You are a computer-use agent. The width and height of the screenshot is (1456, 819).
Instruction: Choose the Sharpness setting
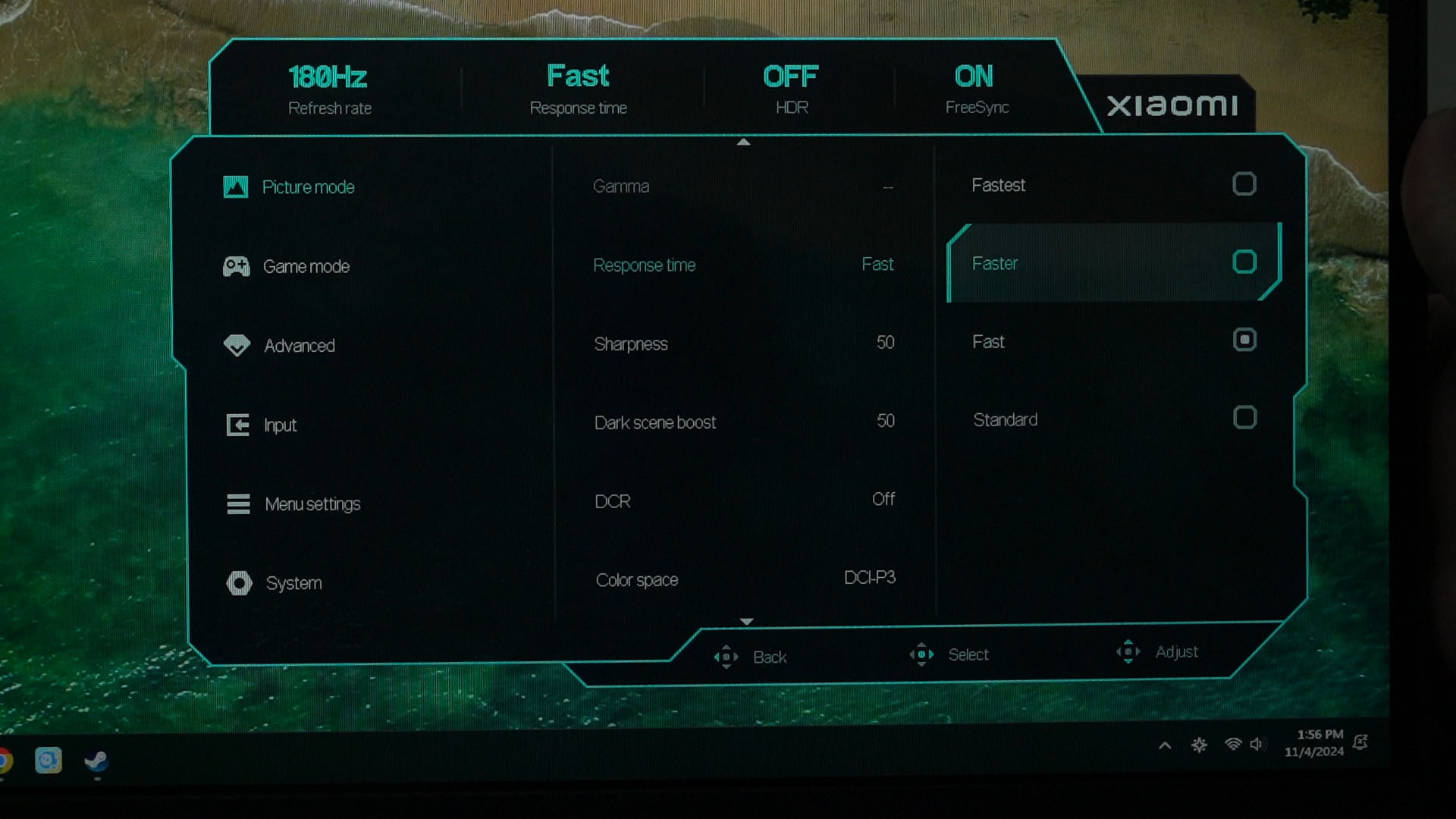[743, 344]
